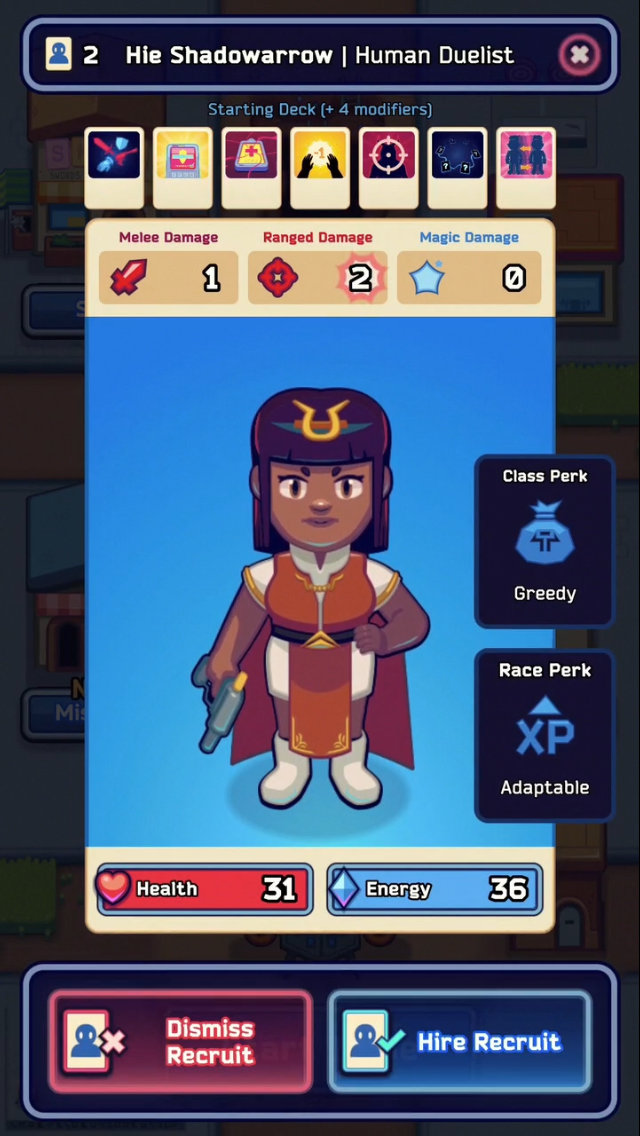Select the pink swapping figures card

pos(526,166)
